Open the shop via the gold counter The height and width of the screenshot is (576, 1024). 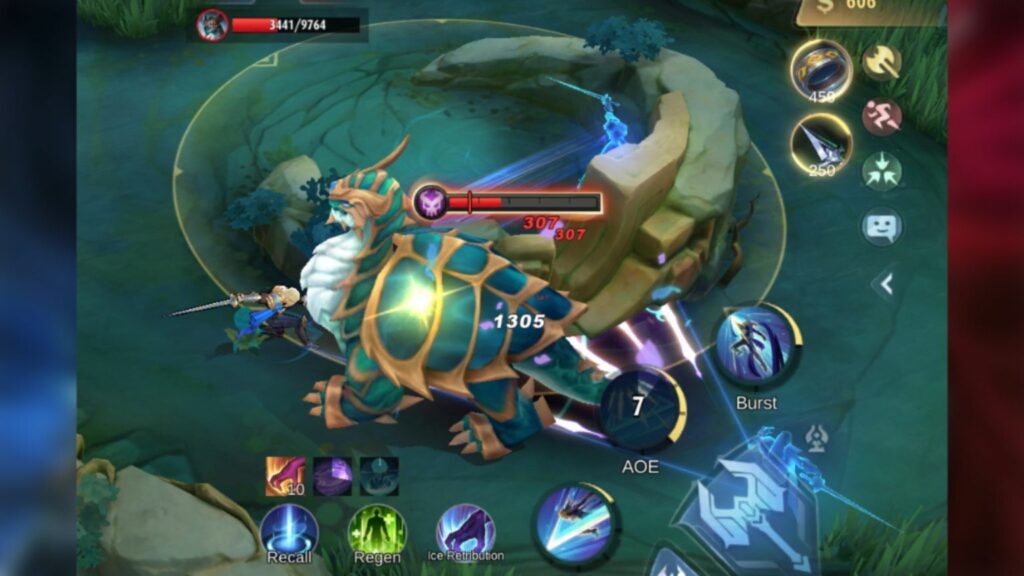tap(870, 8)
